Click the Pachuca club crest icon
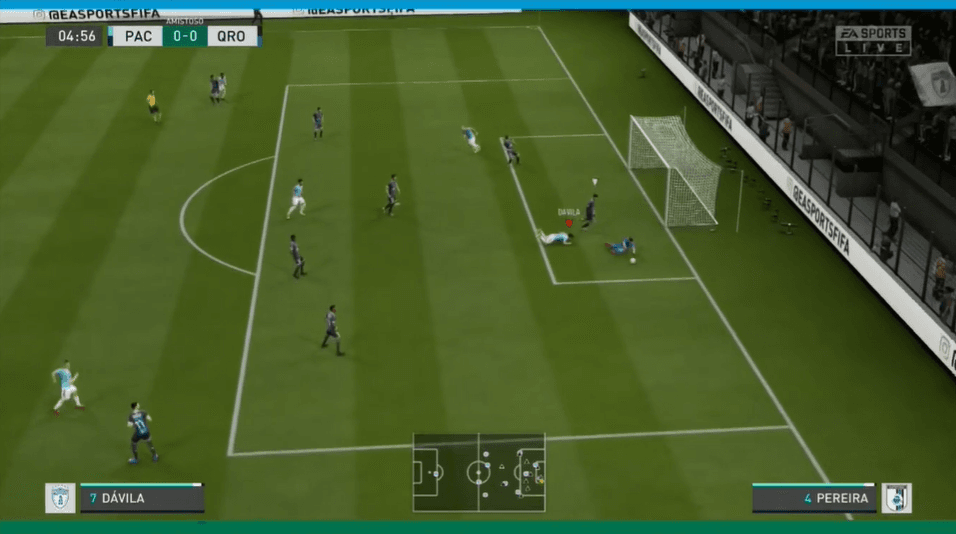The width and height of the screenshot is (956, 534). click(60, 498)
